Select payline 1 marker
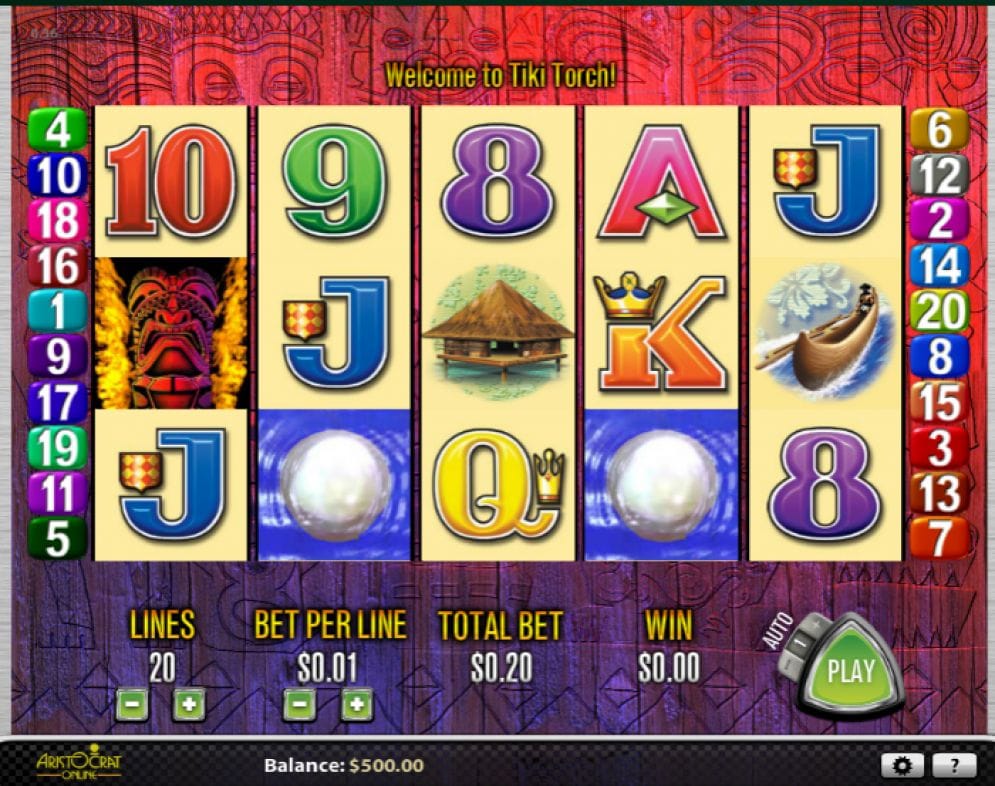This screenshot has width=995, height=786. (x=58, y=311)
